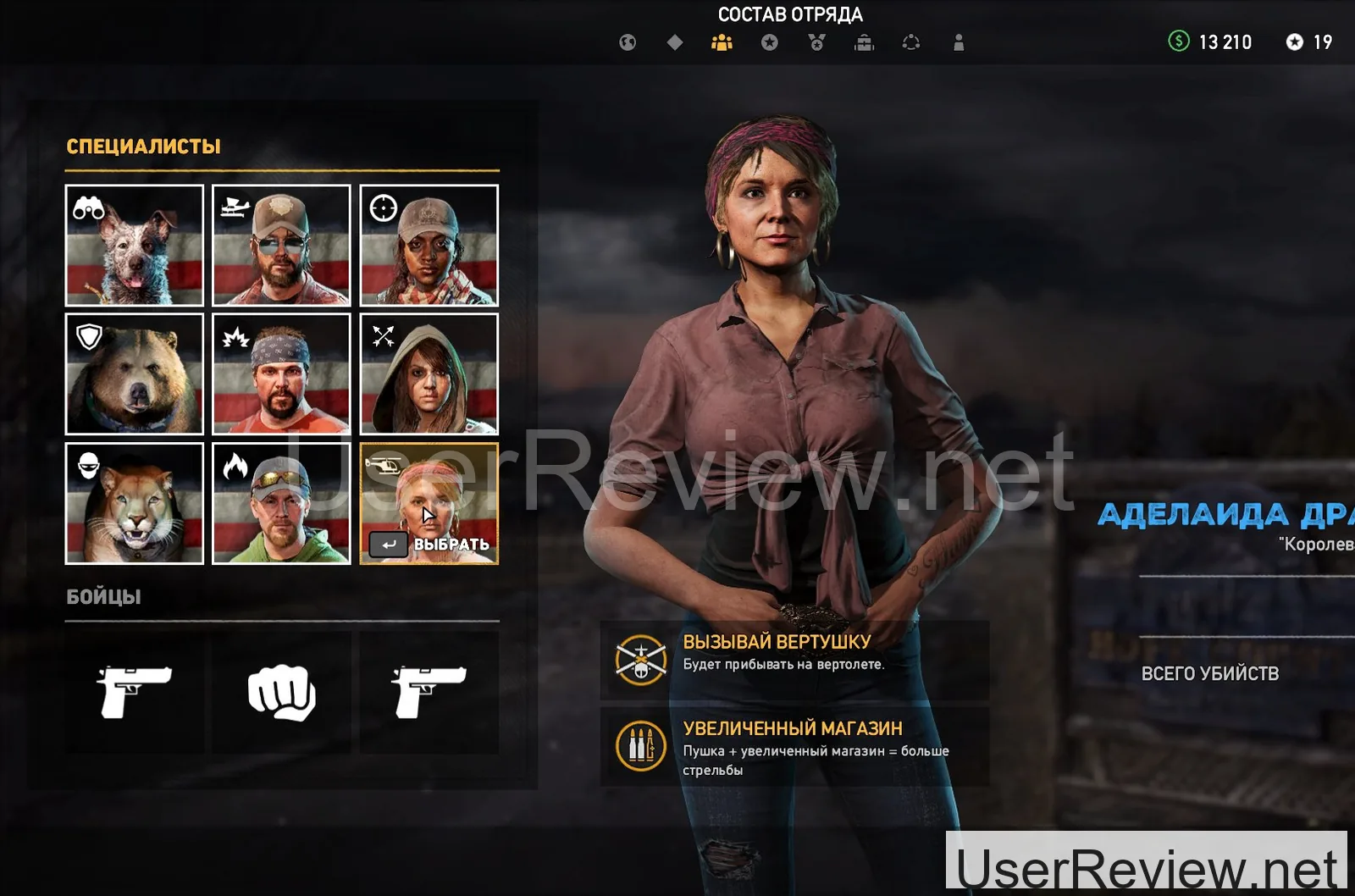The width and height of the screenshot is (1355, 896).
Task: Open the backpack inventory tab
Action: pos(864,42)
